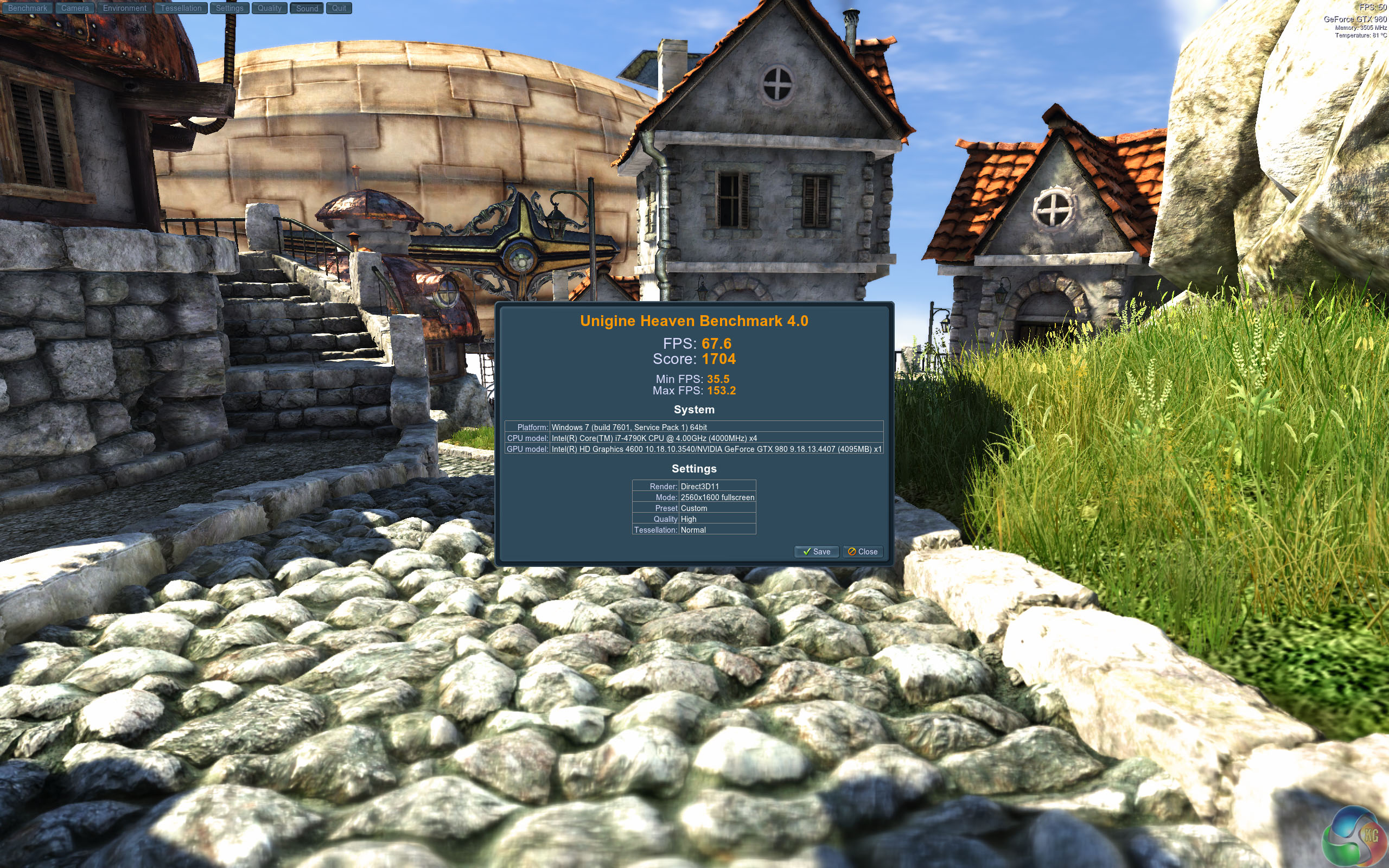Open the Settings panel
Screen dimensions: 1389x868
(x=230, y=8)
